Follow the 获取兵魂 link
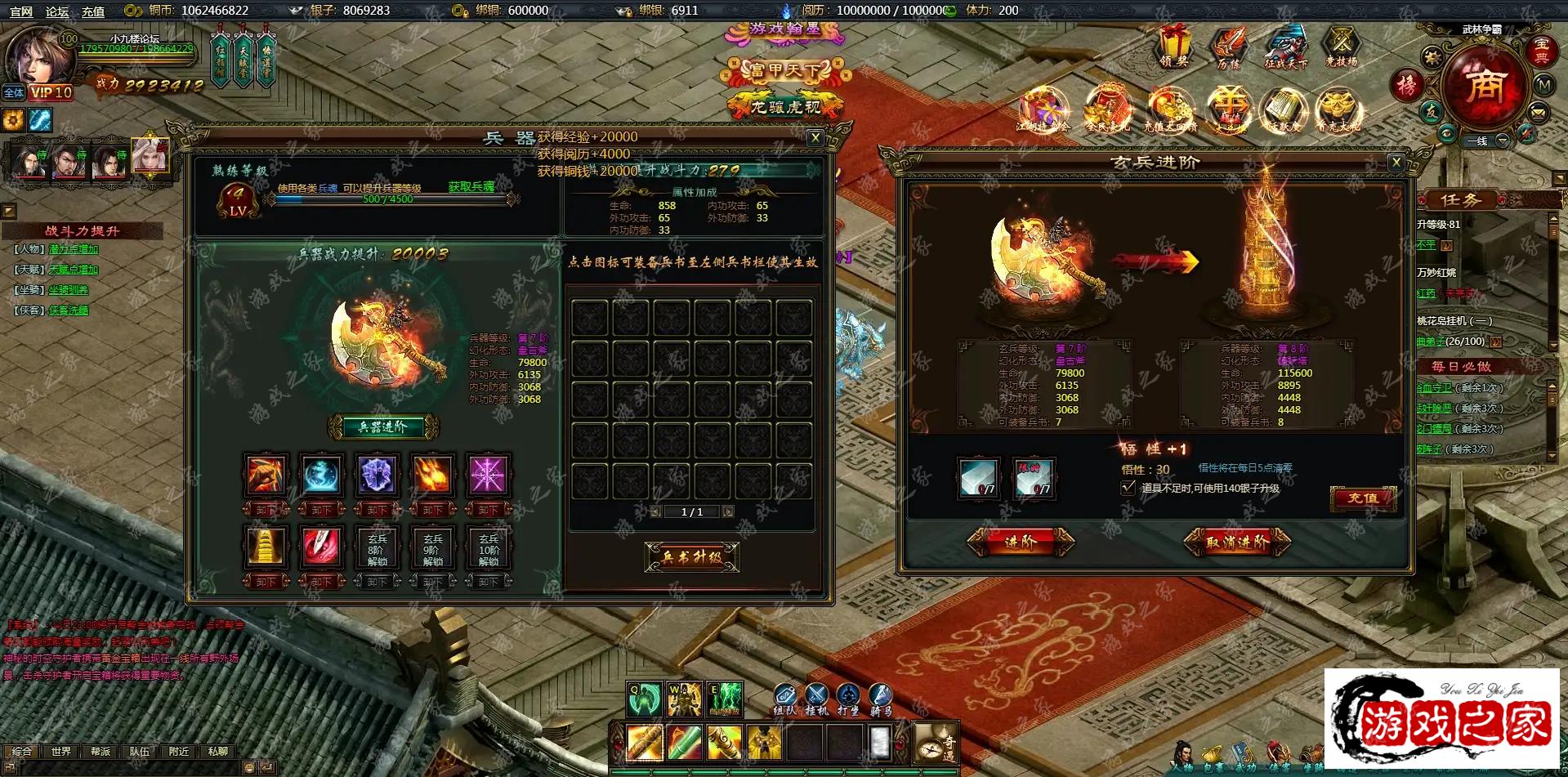 [x=471, y=187]
